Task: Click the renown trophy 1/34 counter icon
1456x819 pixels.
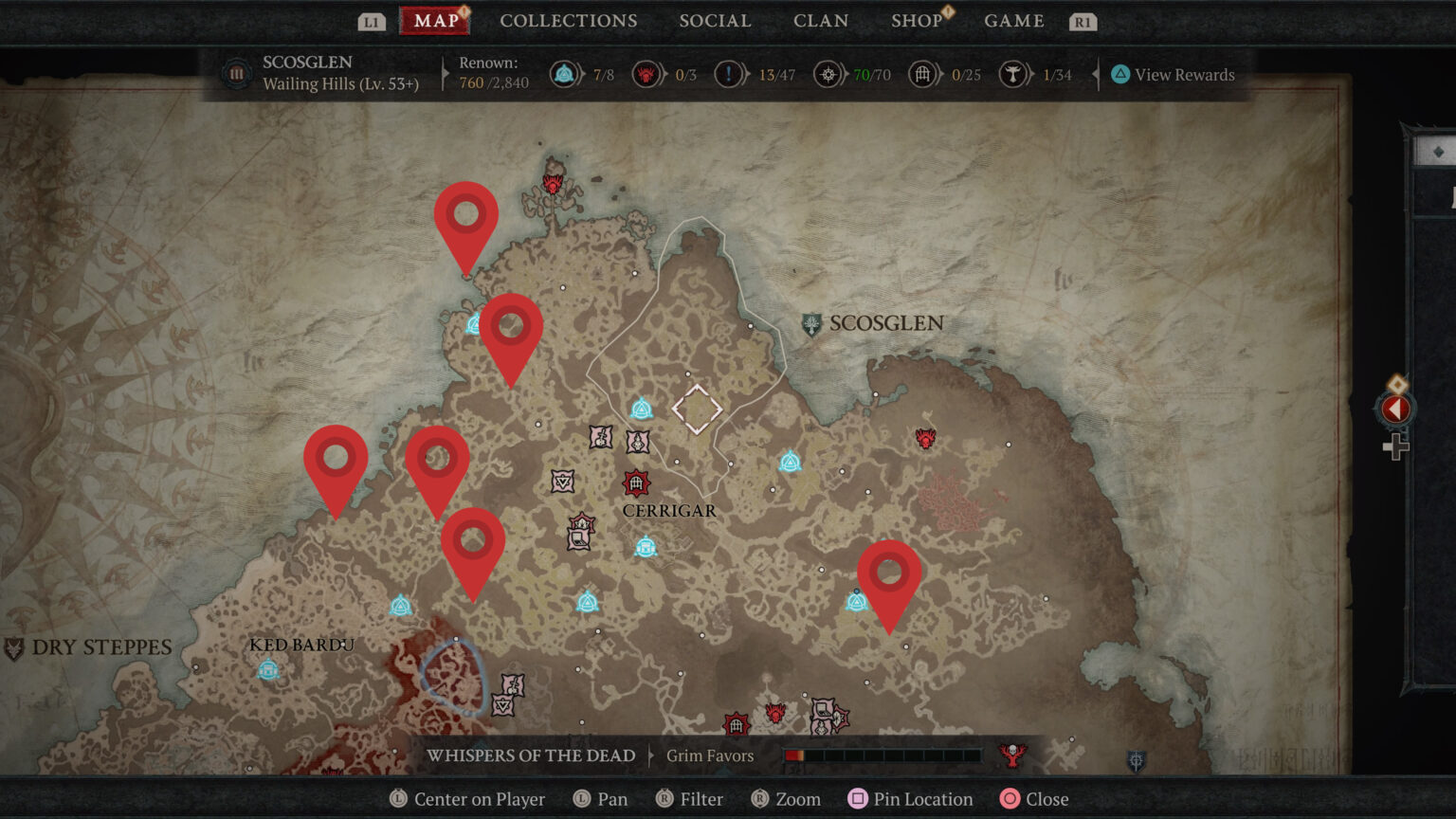Action: coord(1014,74)
